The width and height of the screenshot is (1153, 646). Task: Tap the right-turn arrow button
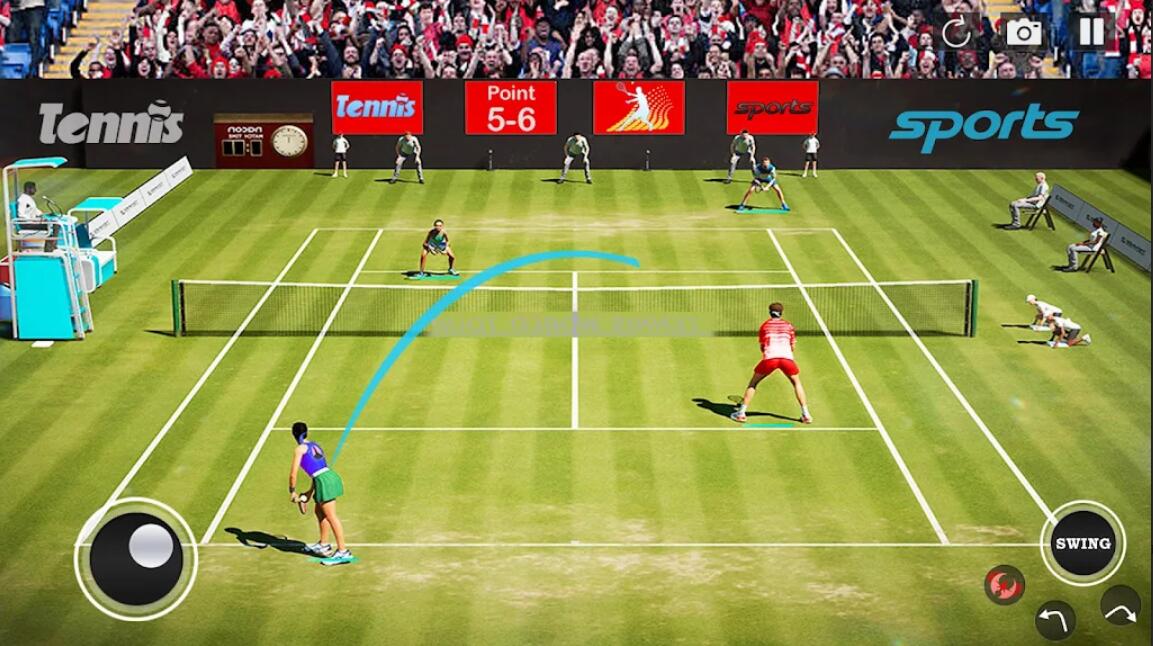point(1120,605)
